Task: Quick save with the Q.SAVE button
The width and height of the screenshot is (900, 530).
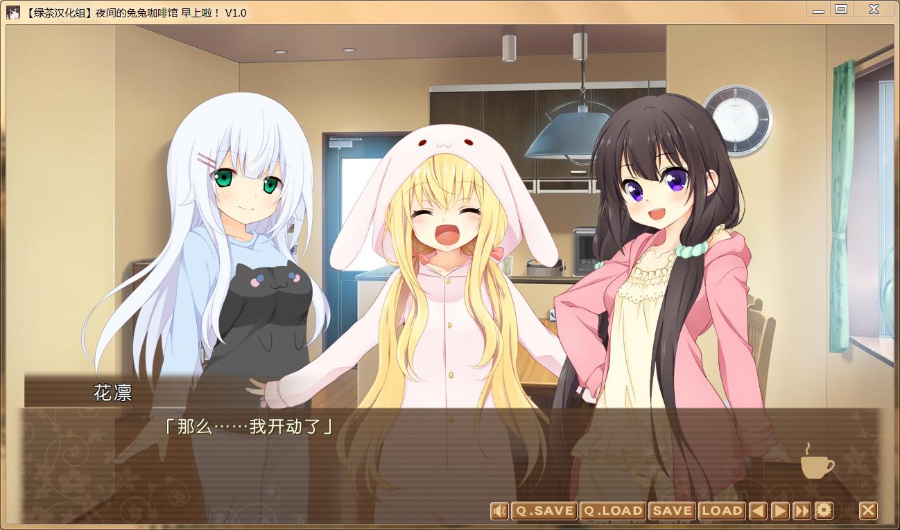Action: (x=544, y=511)
